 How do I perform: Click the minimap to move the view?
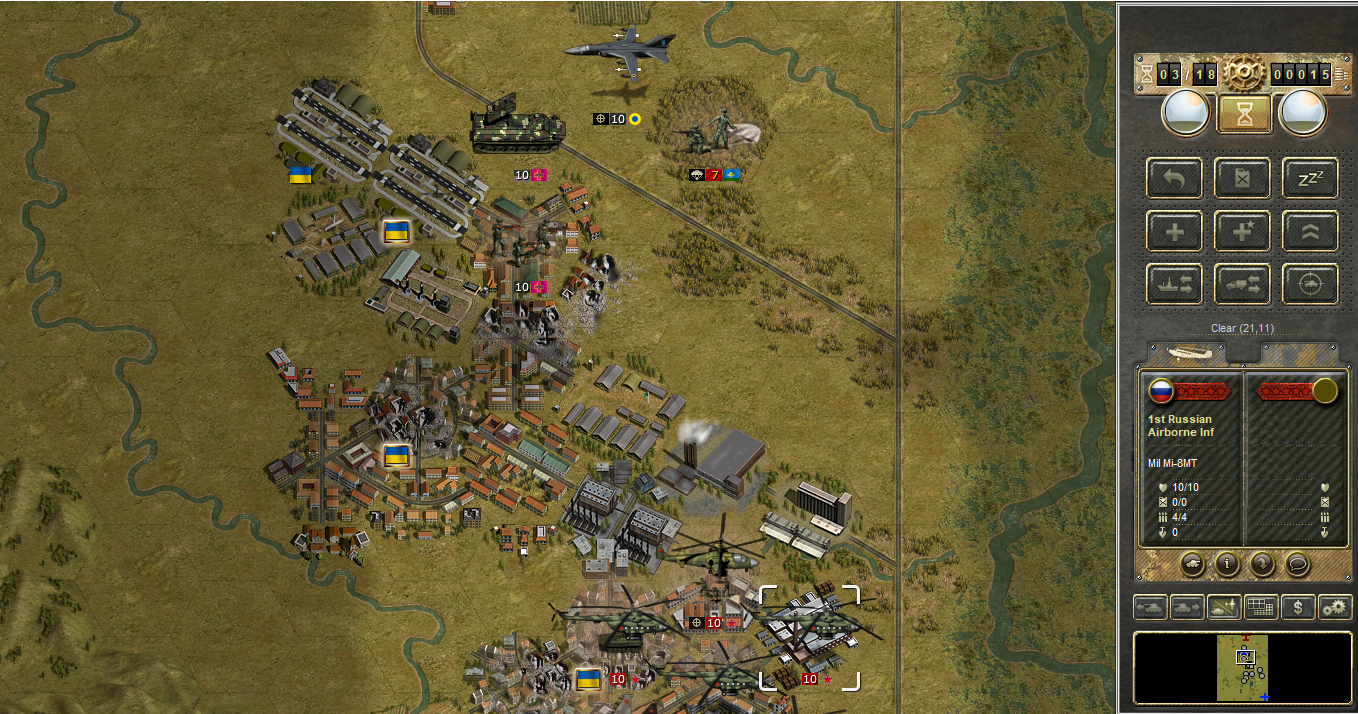point(1243,667)
